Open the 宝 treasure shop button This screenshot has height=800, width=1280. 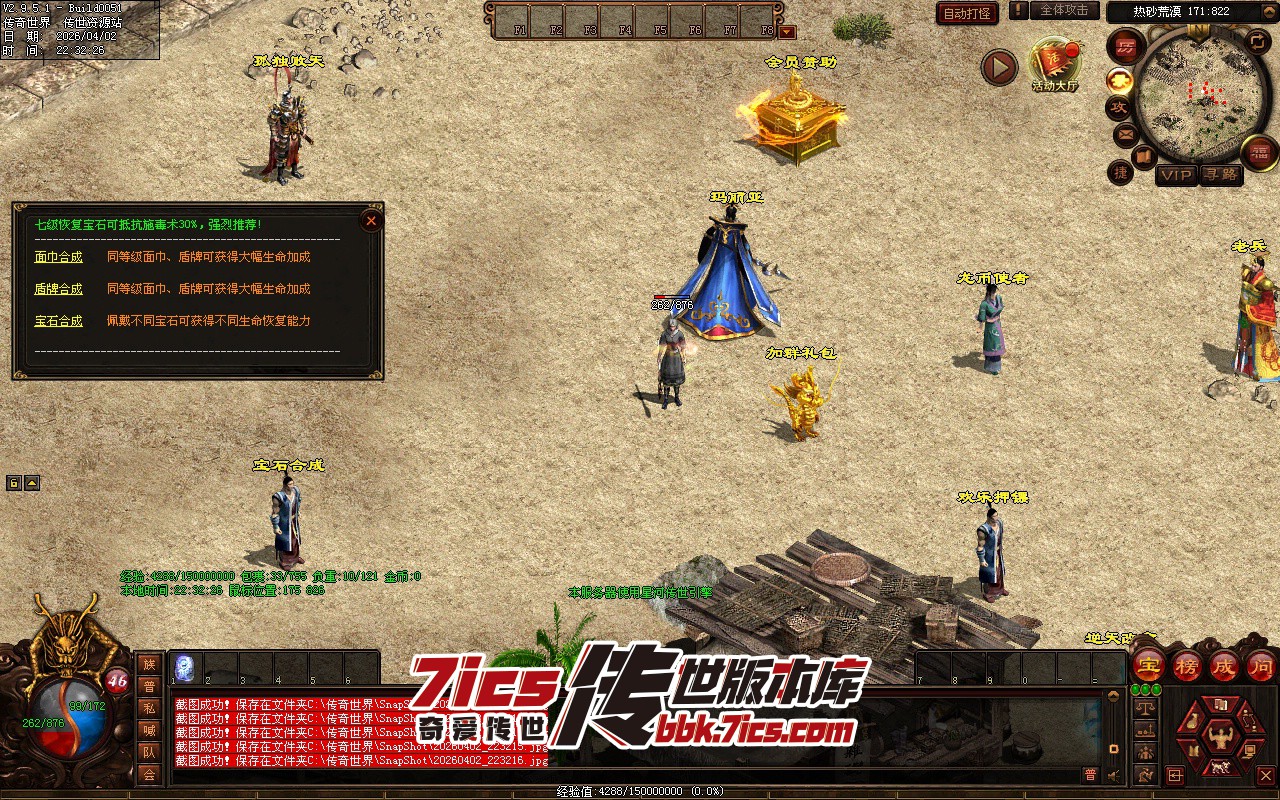1148,665
